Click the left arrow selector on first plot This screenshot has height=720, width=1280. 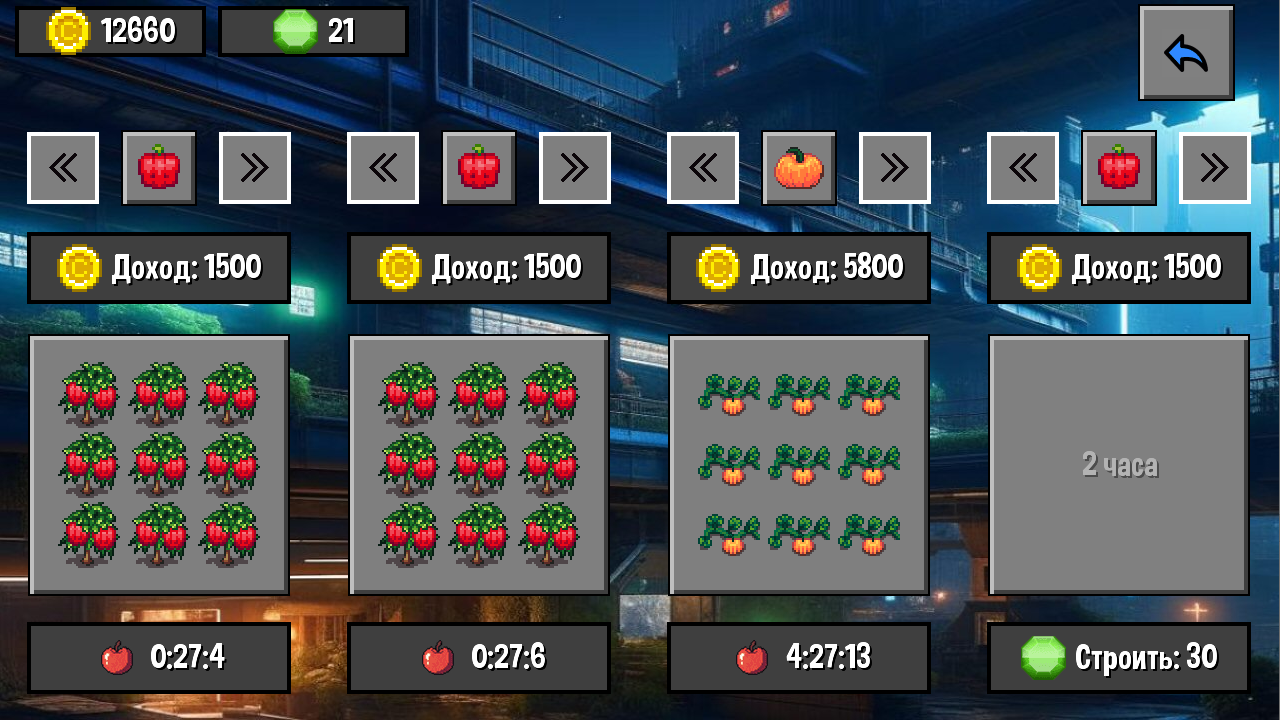(63, 167)
